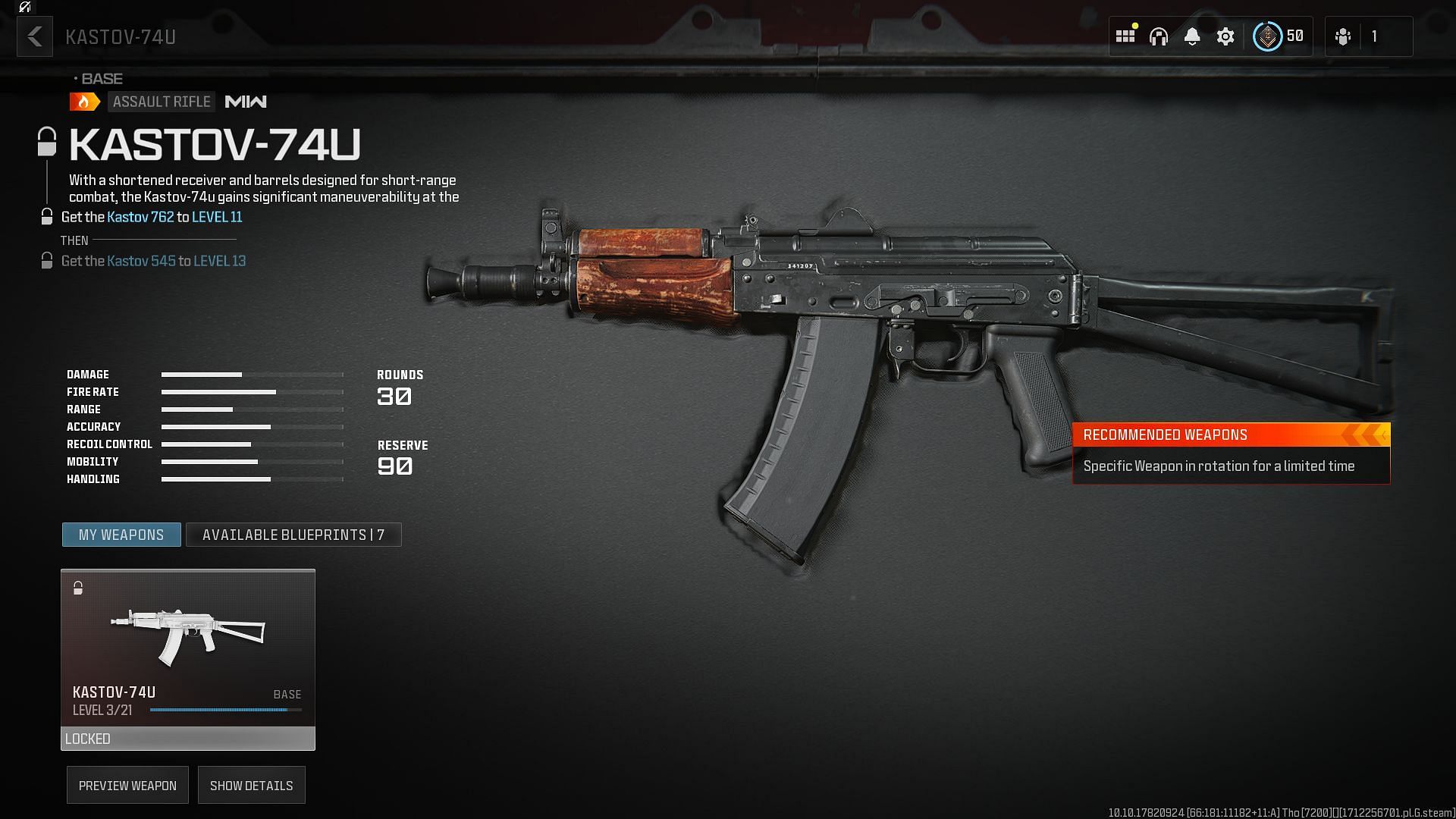The width and height of the screenshot is (1456, 819).
Task: Show notifications via the bell icon
Action: pyautogui.click(x=1192, y=36)
